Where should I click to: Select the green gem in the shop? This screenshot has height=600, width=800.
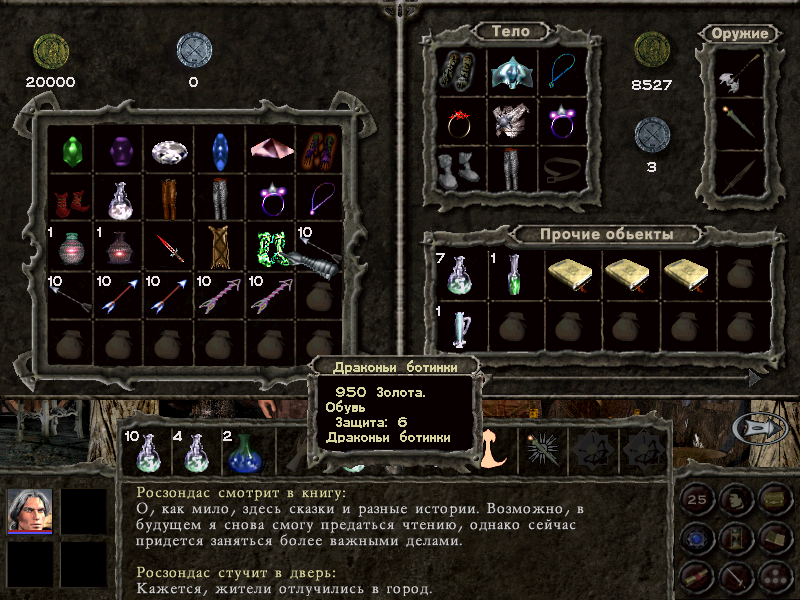coord(69,150)
